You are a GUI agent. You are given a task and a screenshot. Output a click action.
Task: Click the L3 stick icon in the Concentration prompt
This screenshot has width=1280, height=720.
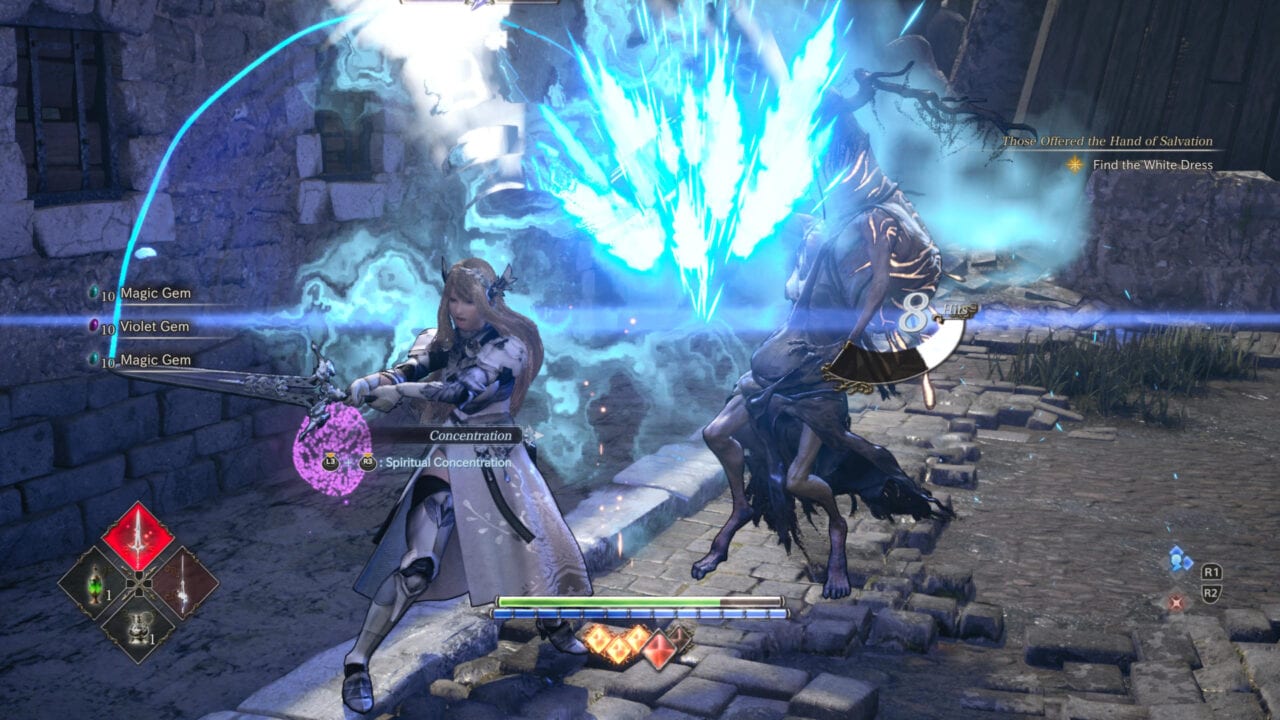point(331,463)
